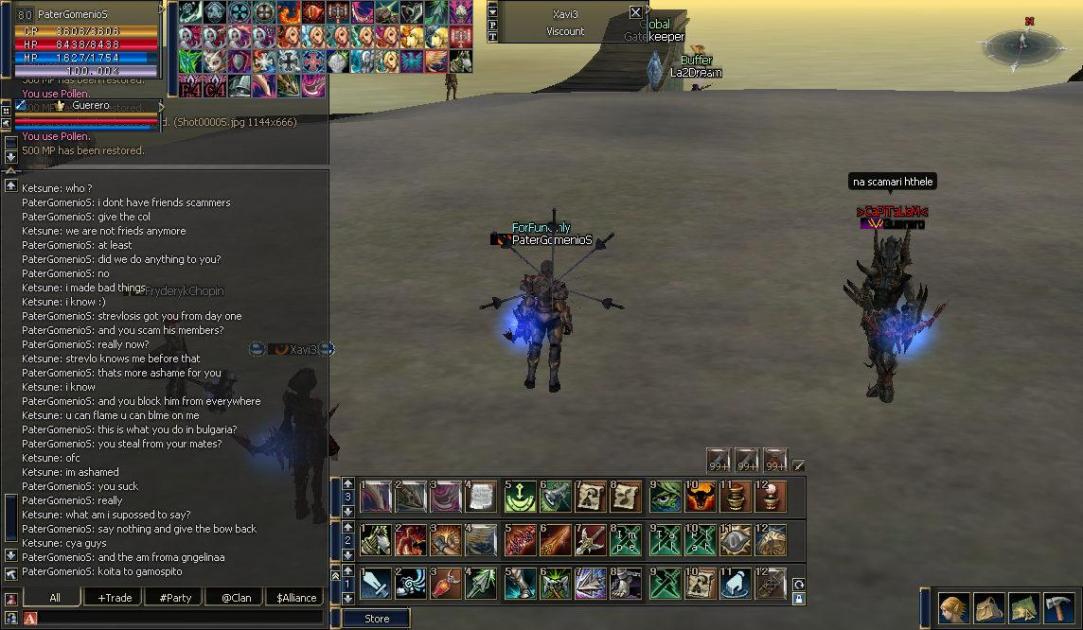Image resolution: width=1083 pixels, height=630 pixels.
Task: Open the #Party chat tab
Action: 175,598
